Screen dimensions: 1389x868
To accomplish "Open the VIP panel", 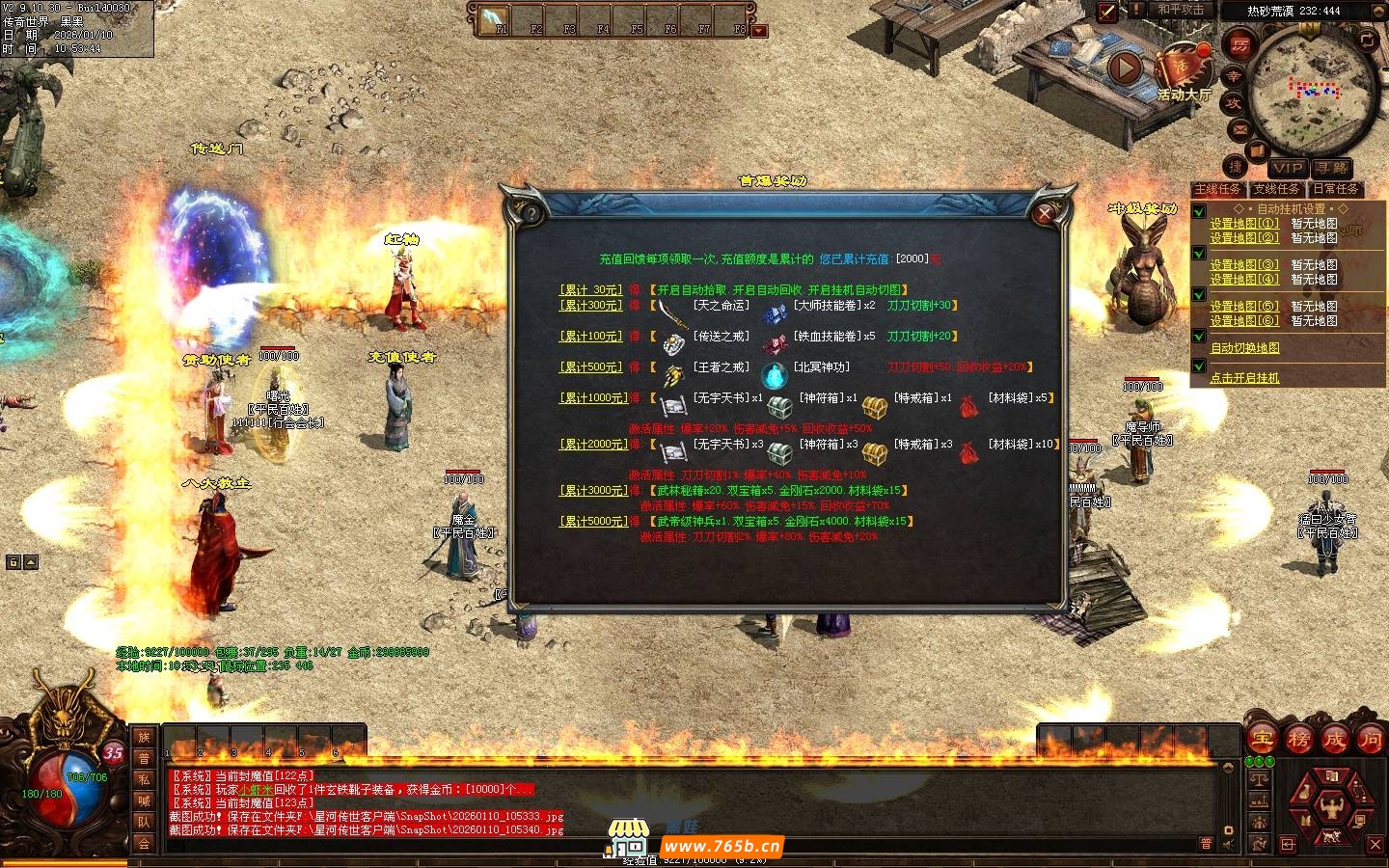I will click(1288, 168).
